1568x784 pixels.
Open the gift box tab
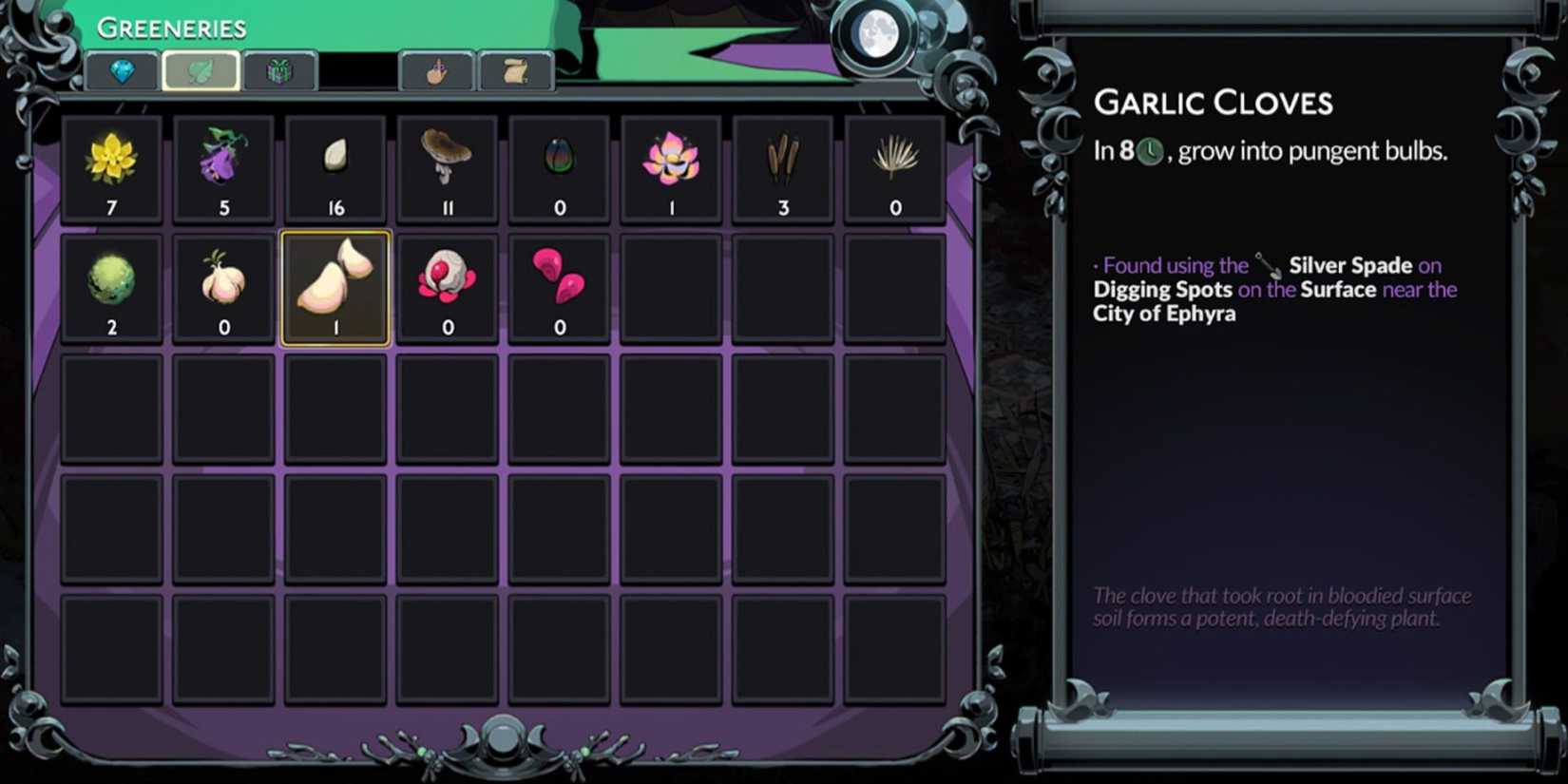(281, 69)
